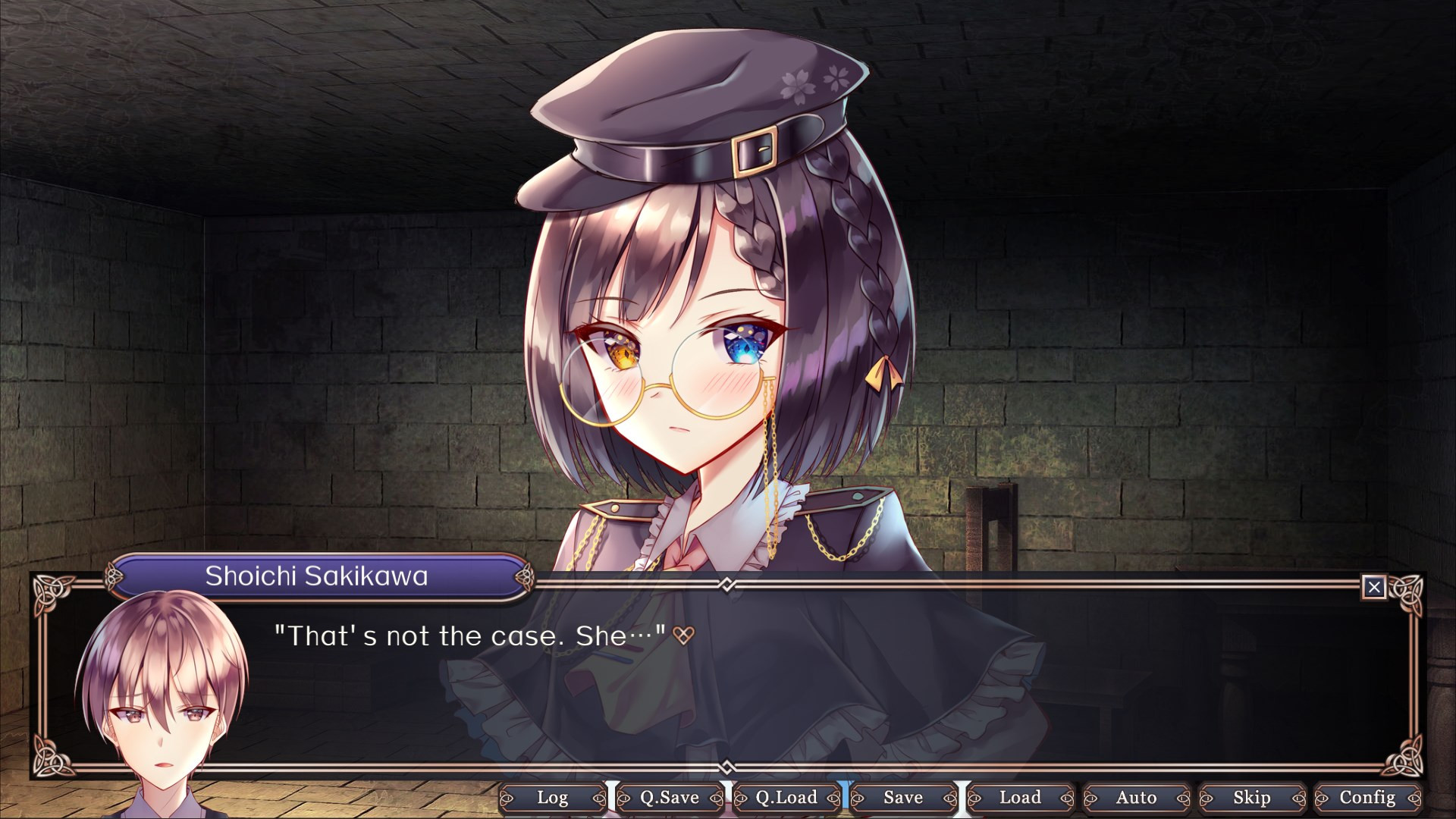This screenshot has height=819, width=1456.
Task: Open the Load menu
Action: tap(1020, 798)
